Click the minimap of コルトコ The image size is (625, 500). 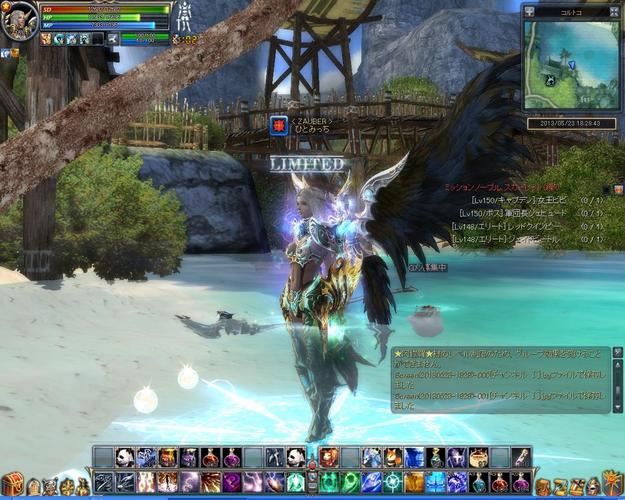pos(571,65)
